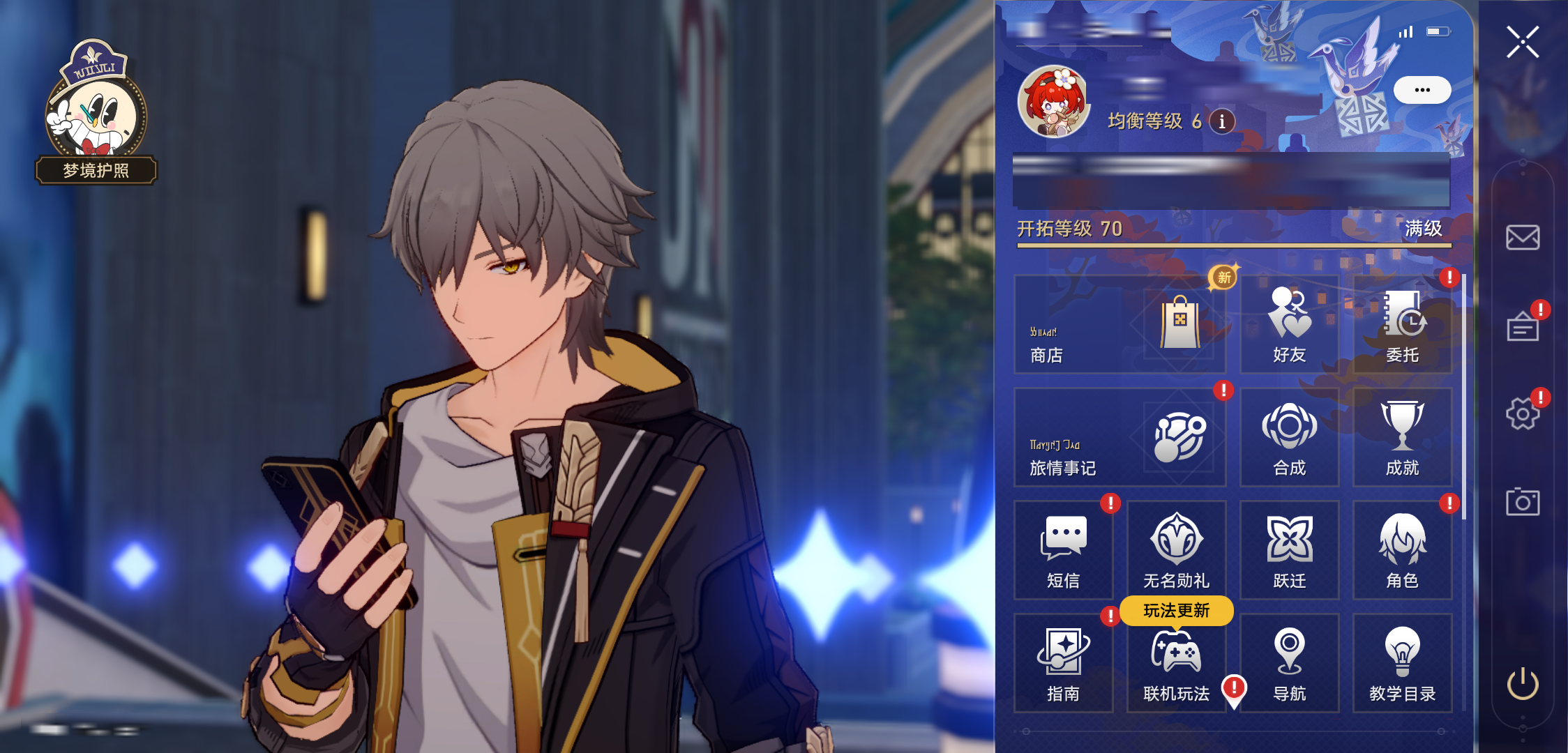View the 成就 achievements trophy
This screenshot has width=1568, height=753.
click(x=1402, y=437)
